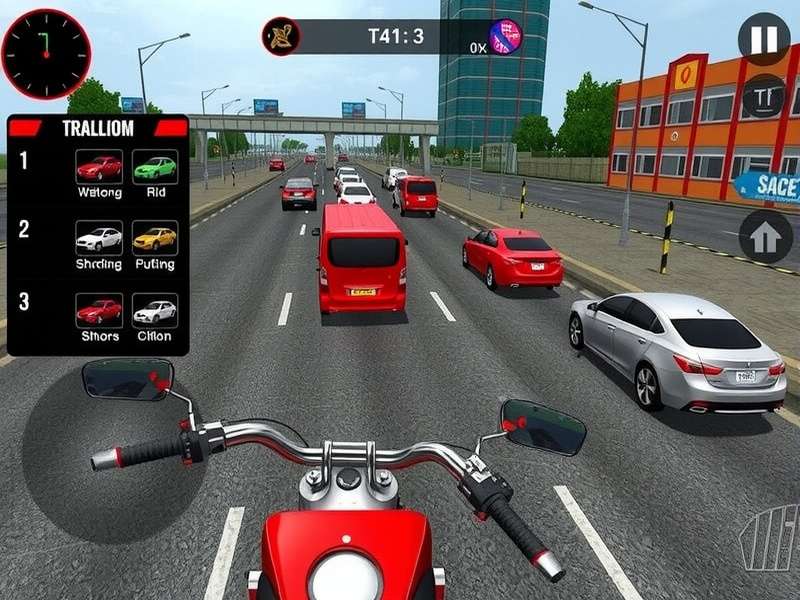
Task: Choose the green Rid car tile
Action: pos(155,166)
